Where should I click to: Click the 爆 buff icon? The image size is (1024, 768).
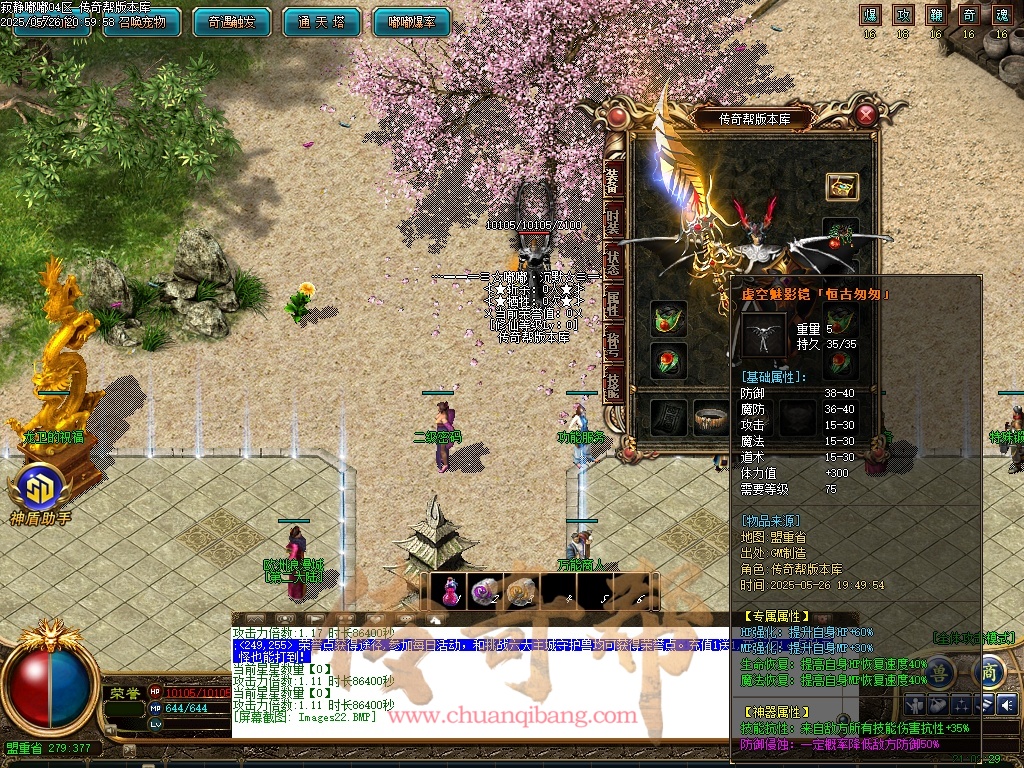coord(870,15)
